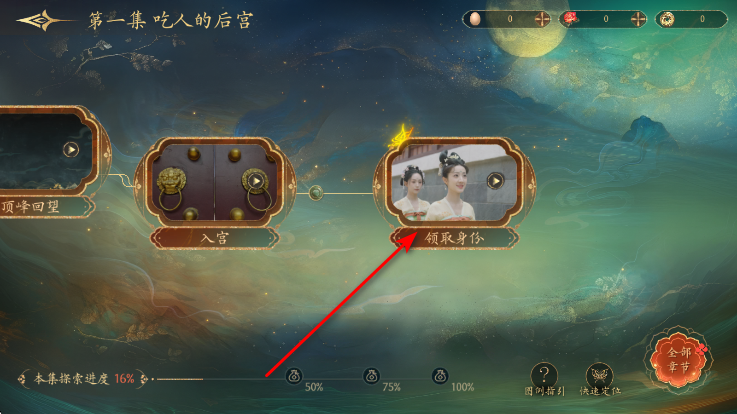737x414 pixels.
Task: Play the 入宫 chapter node
Action: [256, 182]
